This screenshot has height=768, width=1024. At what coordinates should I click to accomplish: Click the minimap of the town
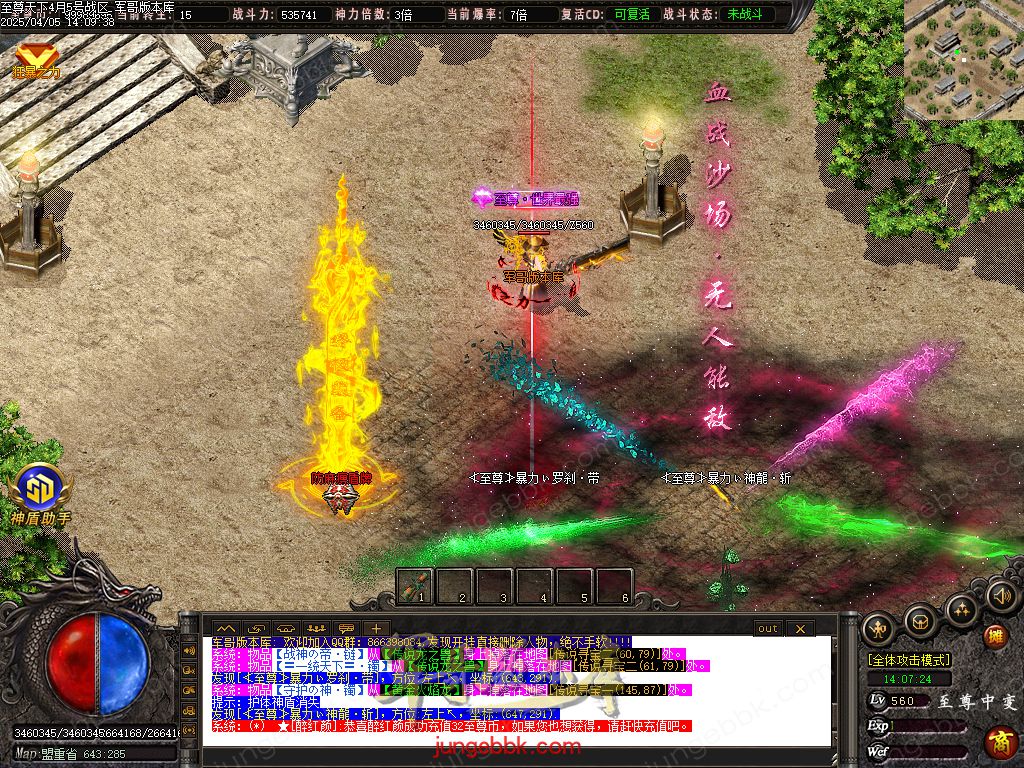click(x=963, y=59)
